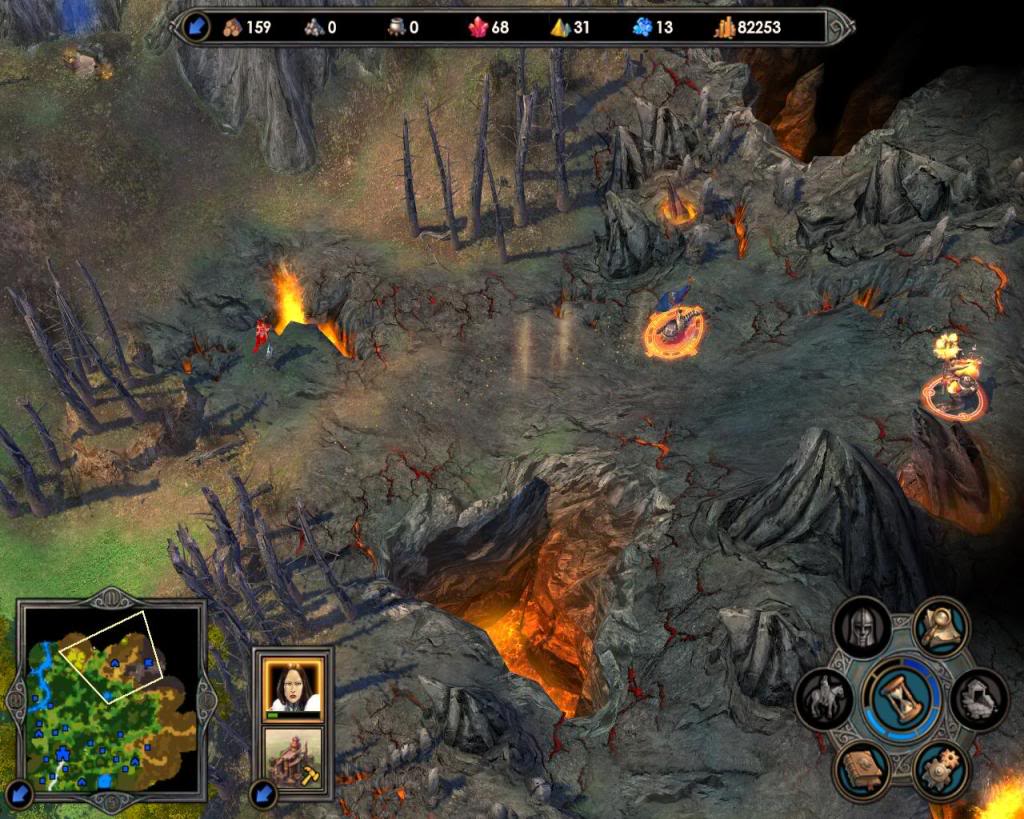Open the spellbook icon

(x=862, y=769)
